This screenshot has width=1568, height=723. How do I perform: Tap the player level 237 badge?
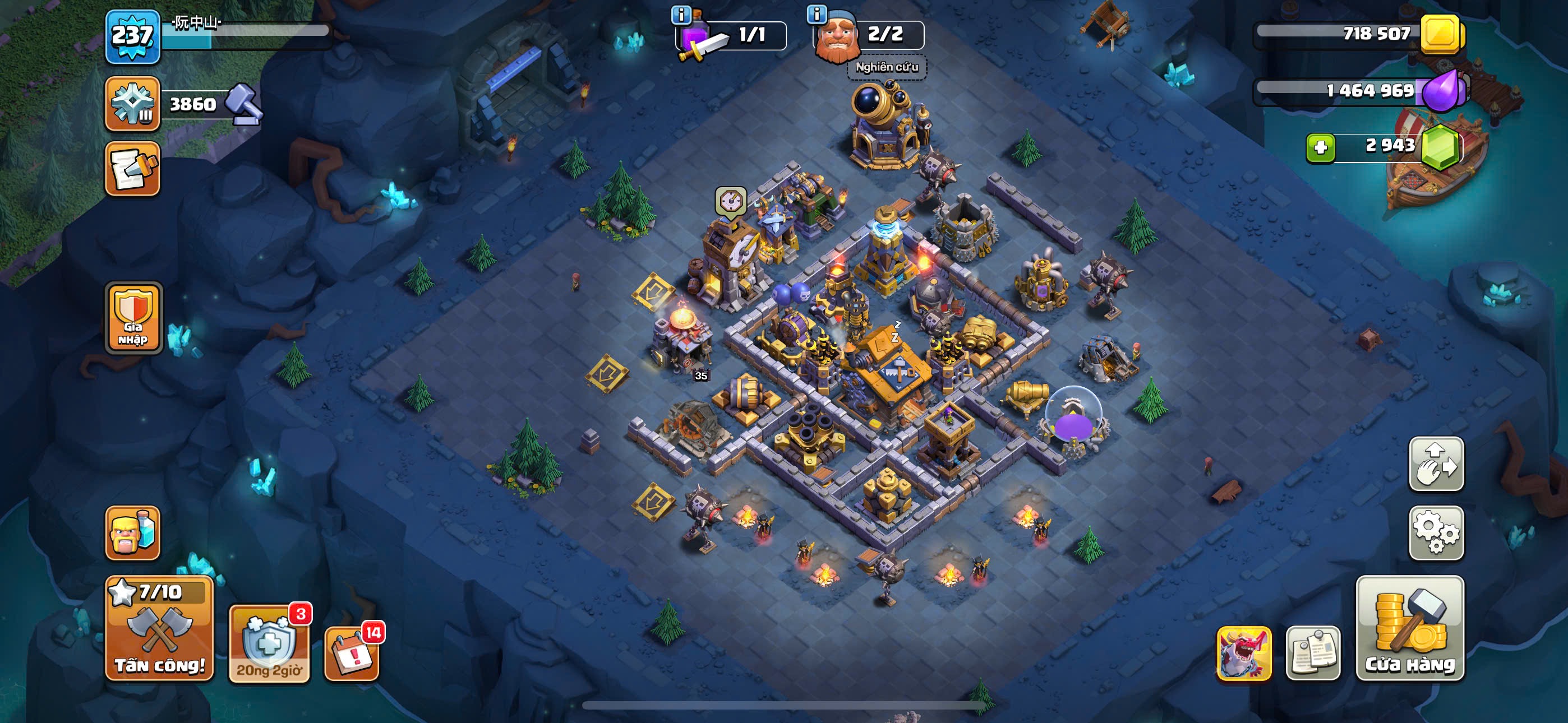[x=133, y=36]
